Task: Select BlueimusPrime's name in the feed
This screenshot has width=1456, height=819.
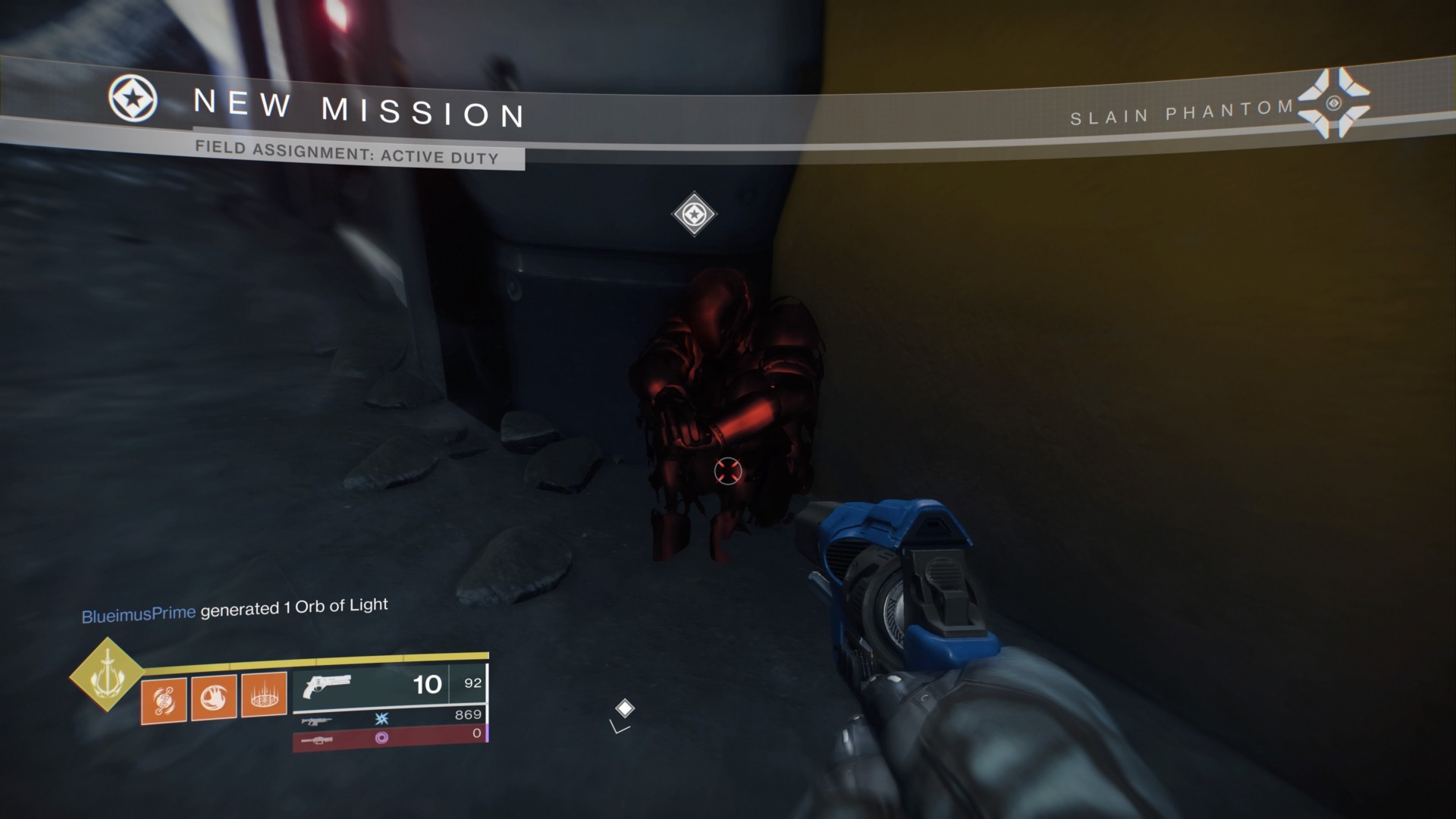Action: click(x=138, y=613)
